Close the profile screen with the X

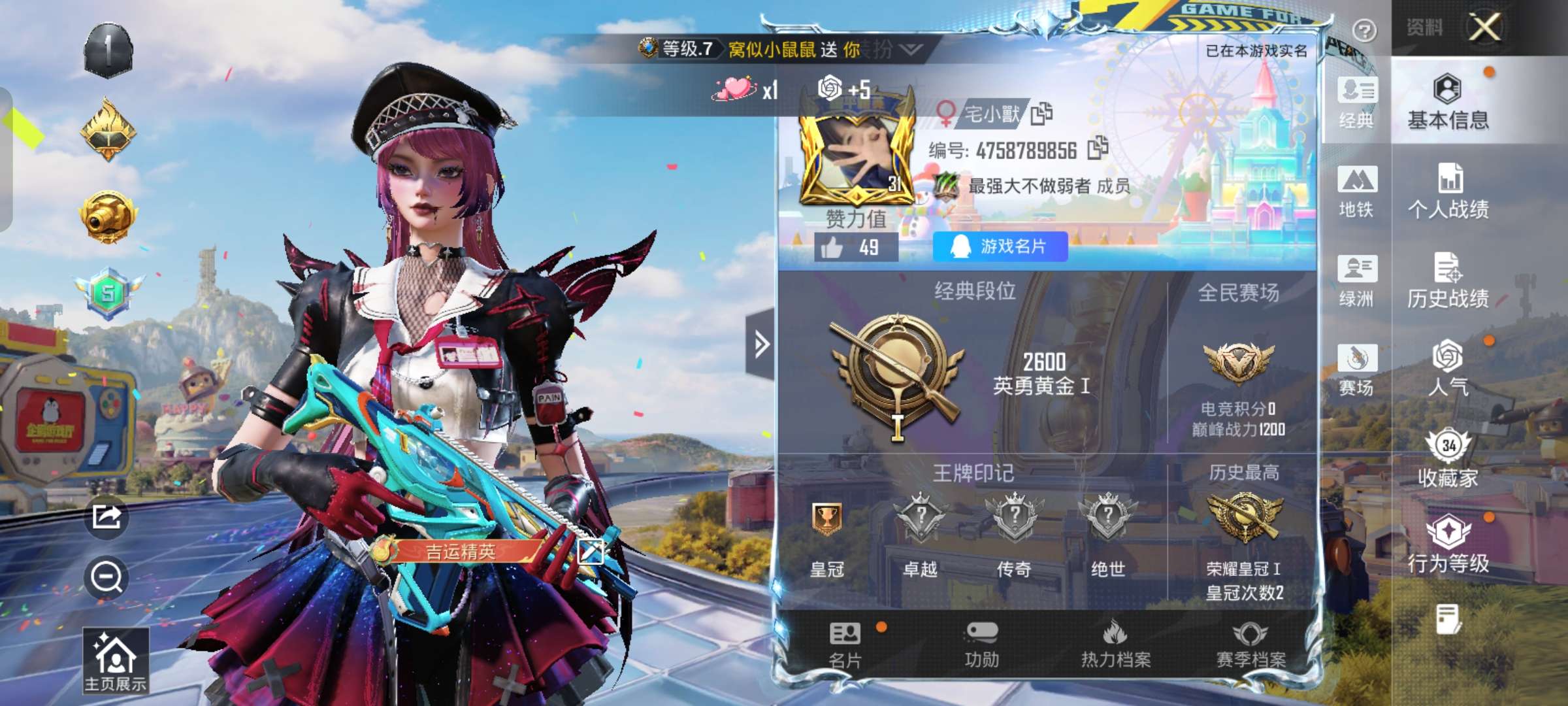pos(1484,27)
